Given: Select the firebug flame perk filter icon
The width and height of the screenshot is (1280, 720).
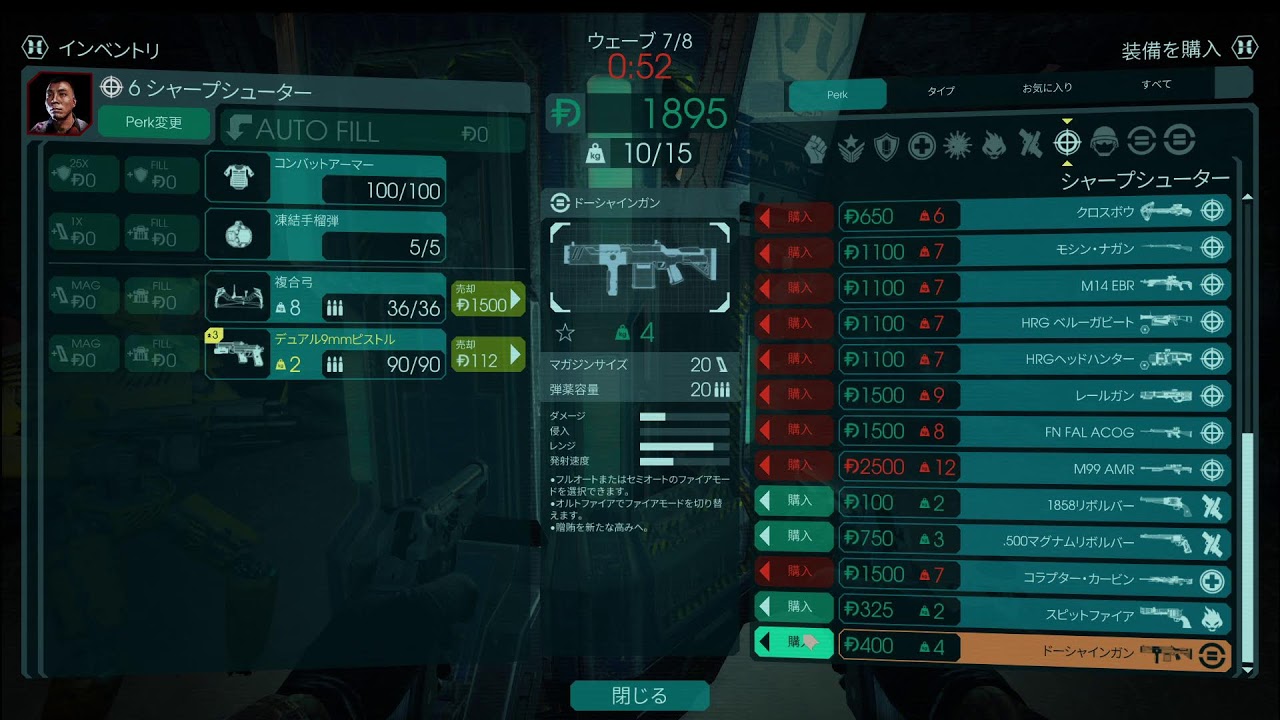Looking at the screenshot, I should pyautogui.click(x=993, y=146).
